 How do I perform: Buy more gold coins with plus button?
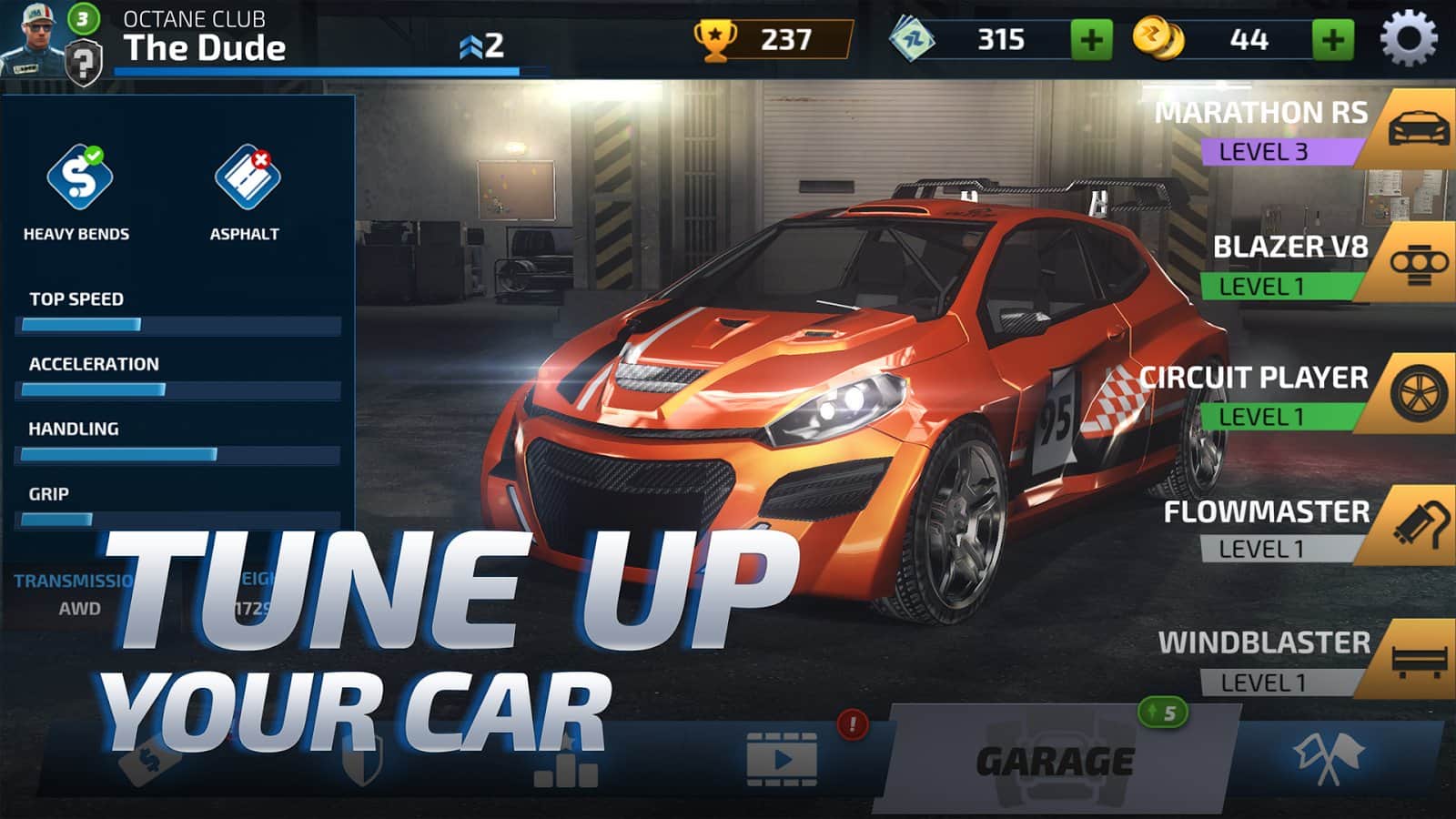pyautogui.click(x=1332, y=40)
